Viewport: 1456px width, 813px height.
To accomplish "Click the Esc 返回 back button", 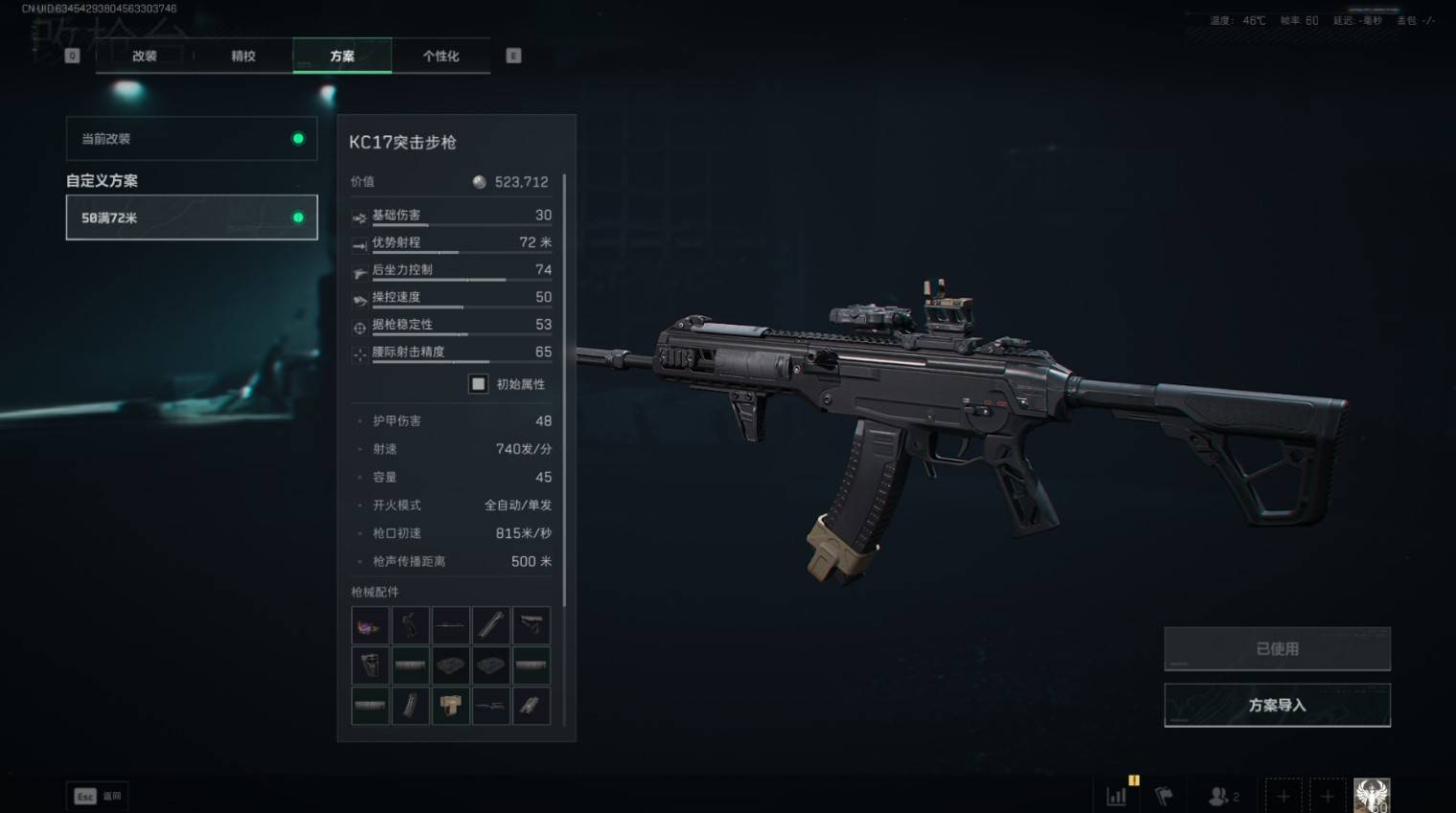I will [98, 796].
